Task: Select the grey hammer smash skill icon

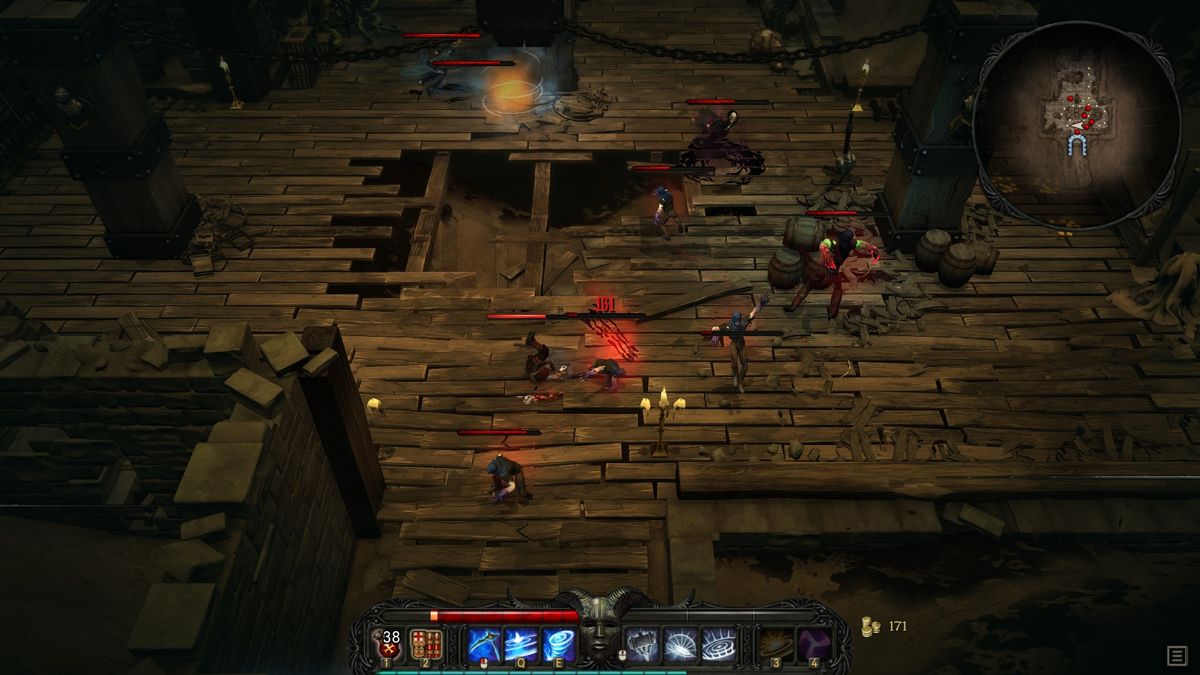Action: click(642, 644)
